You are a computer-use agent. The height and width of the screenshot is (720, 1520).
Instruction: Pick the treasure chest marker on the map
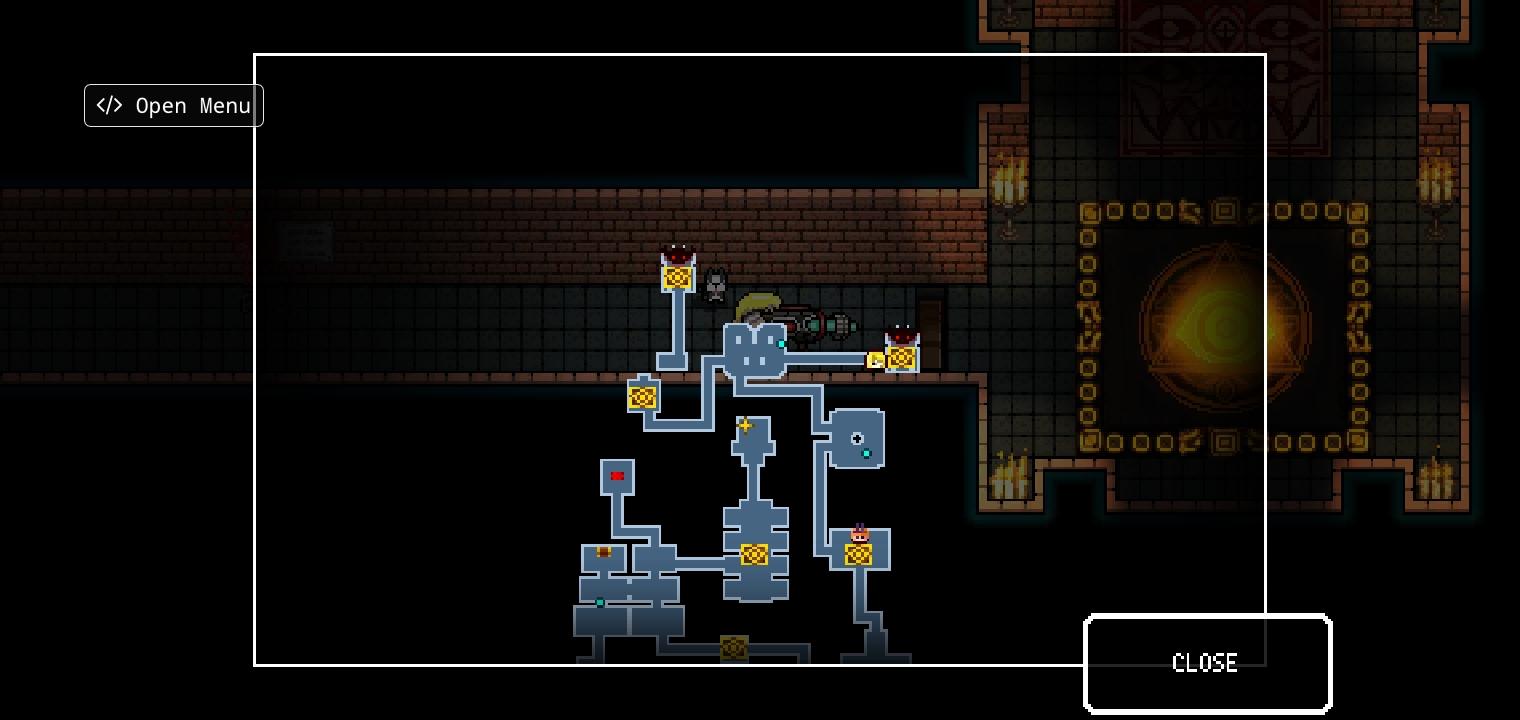point(604,552)
